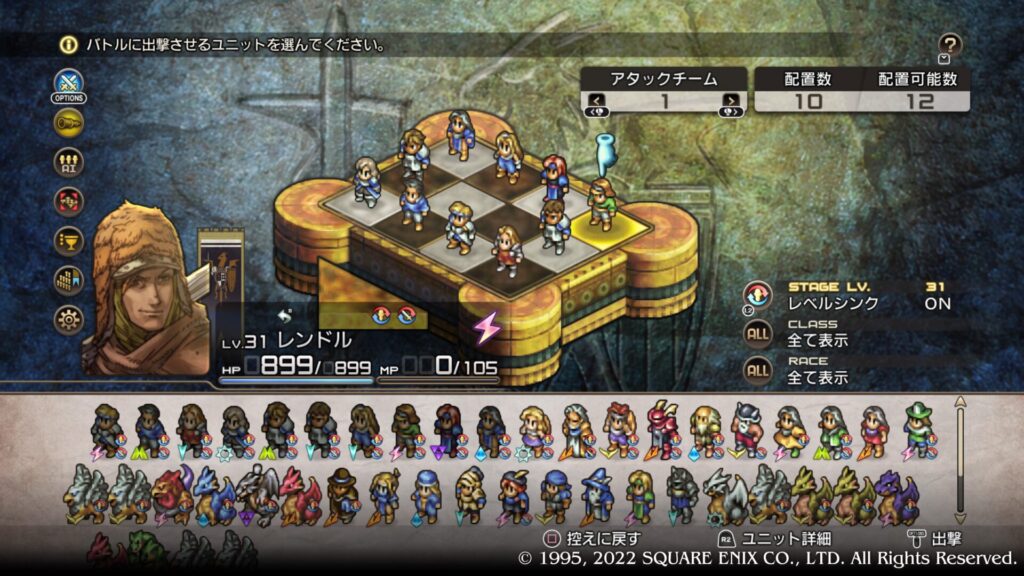Select the purple dragon in the roster

[x=892, y=494]
